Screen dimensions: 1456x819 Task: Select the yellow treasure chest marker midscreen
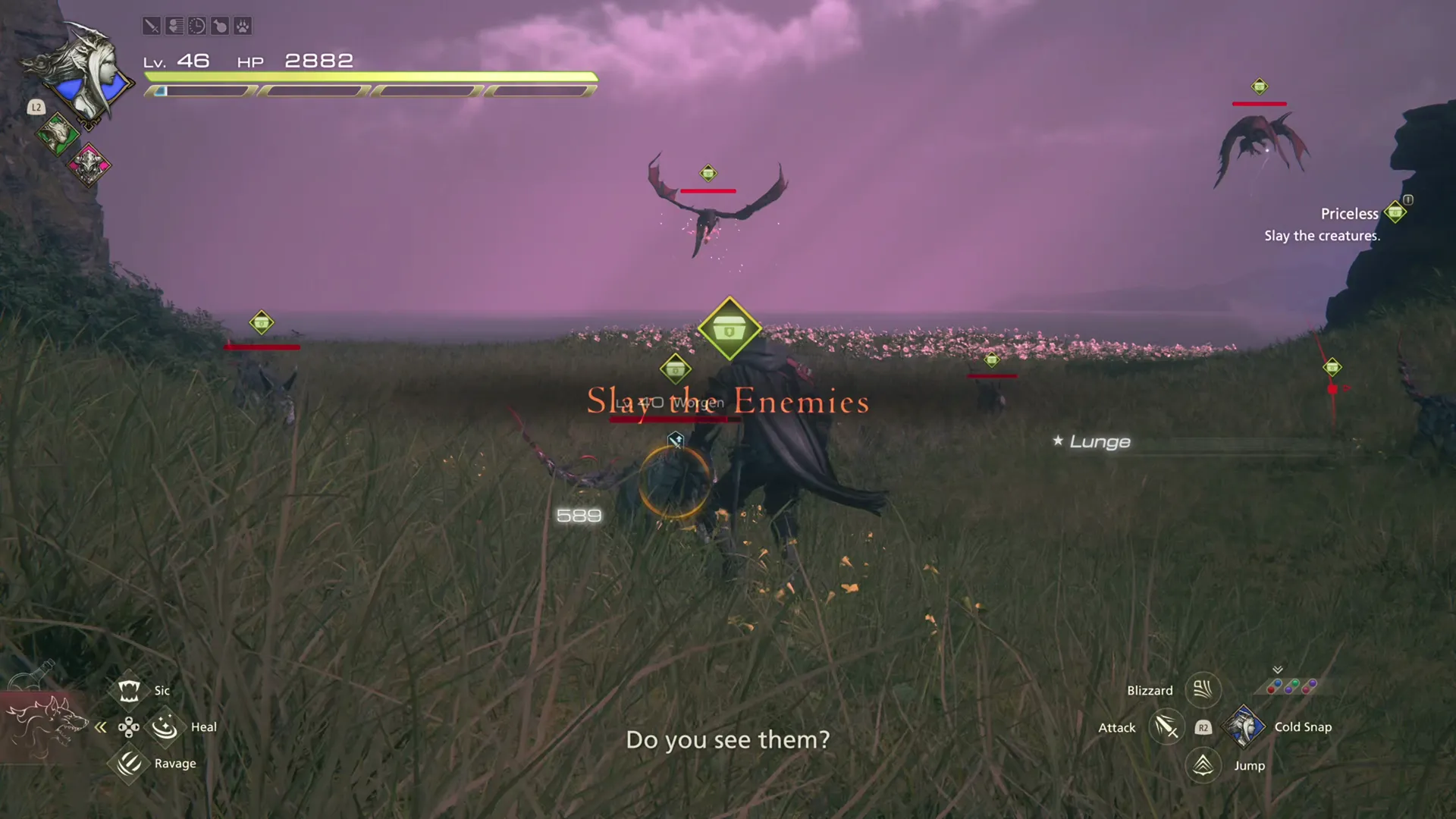(730, 328)
